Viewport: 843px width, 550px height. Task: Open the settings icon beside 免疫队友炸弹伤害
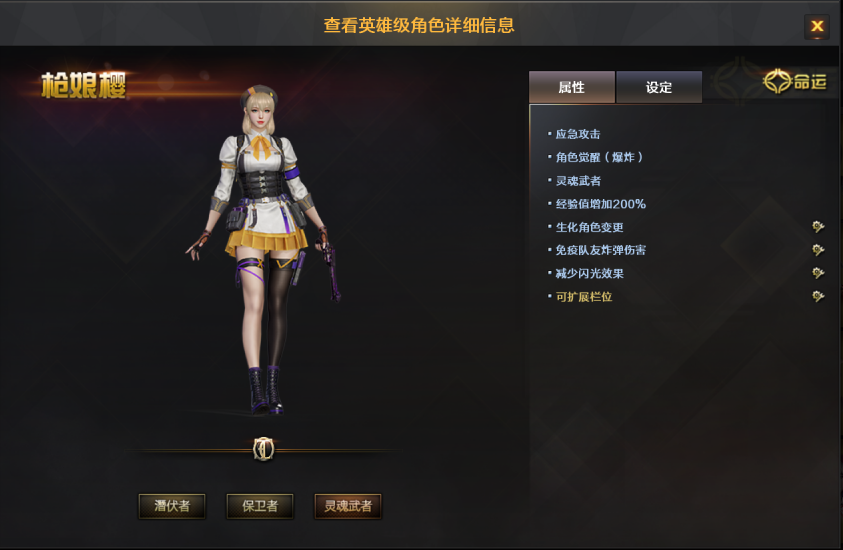pos(818,250)
